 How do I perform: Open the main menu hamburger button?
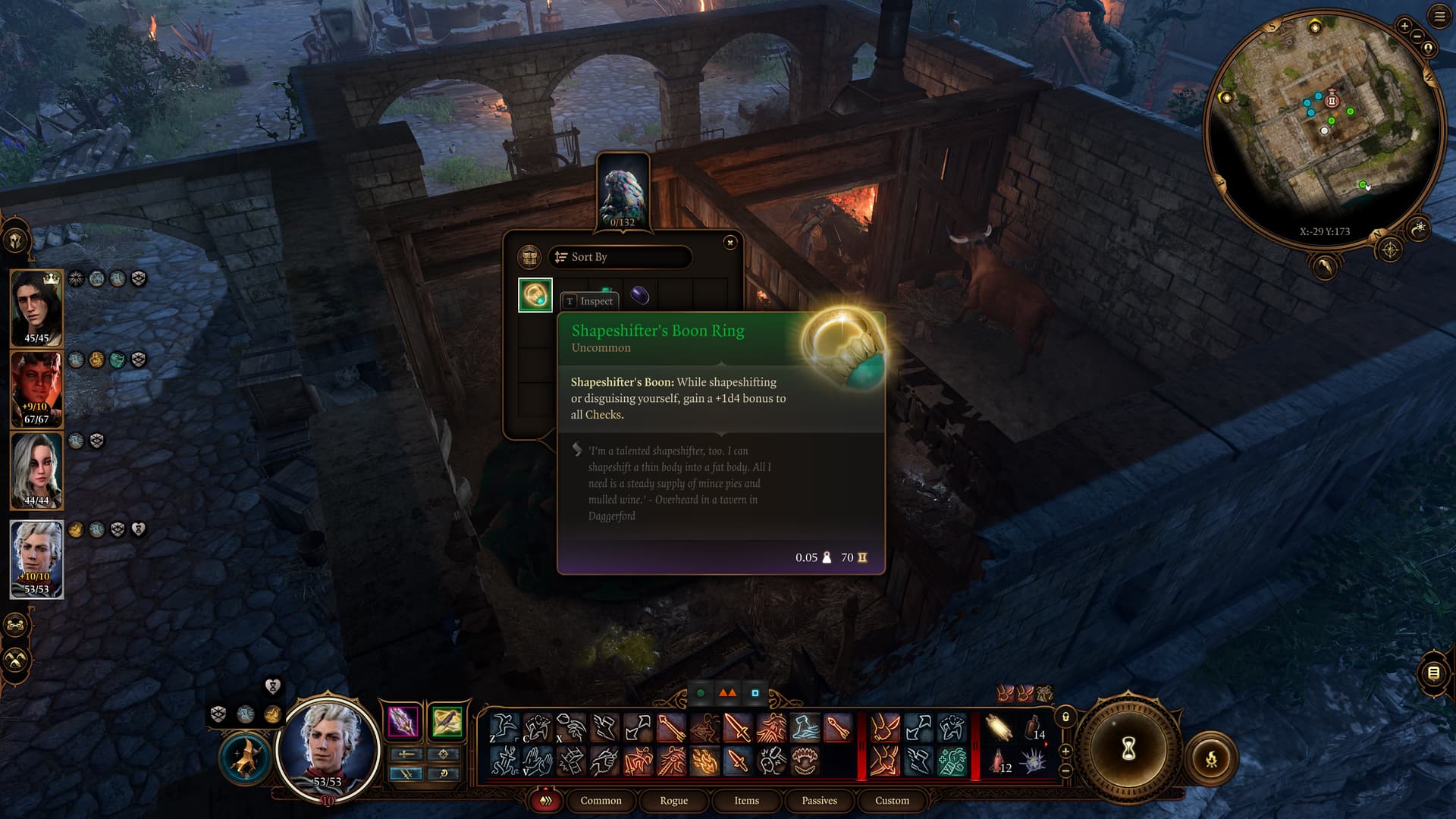(1439, 17)
